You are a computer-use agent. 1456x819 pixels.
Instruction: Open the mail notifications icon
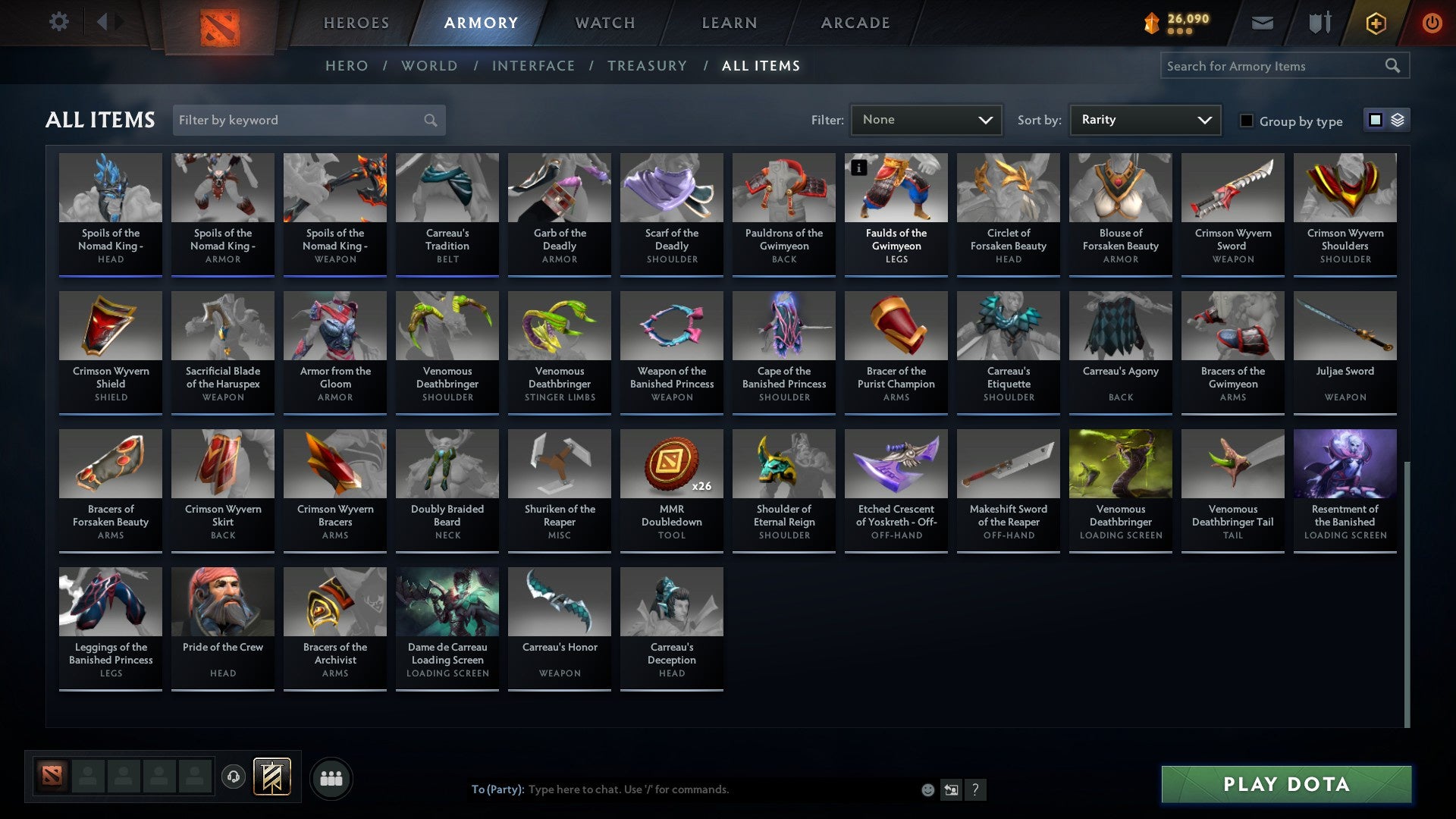(x=1263, y=23)
